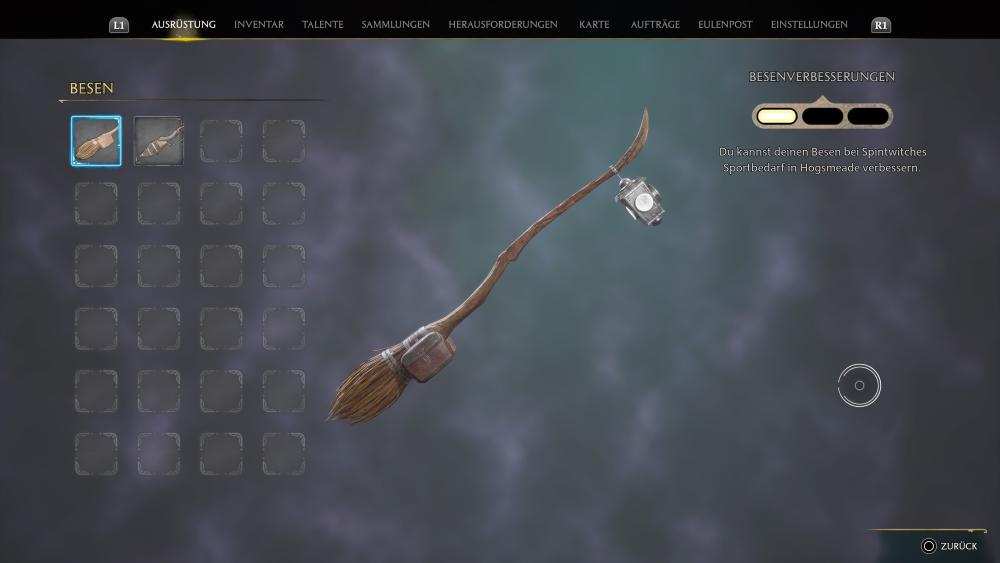This screenshot has height=563, width=1000.
Task: Go to the Herausforderungen tab
Action: click(503, 24)
